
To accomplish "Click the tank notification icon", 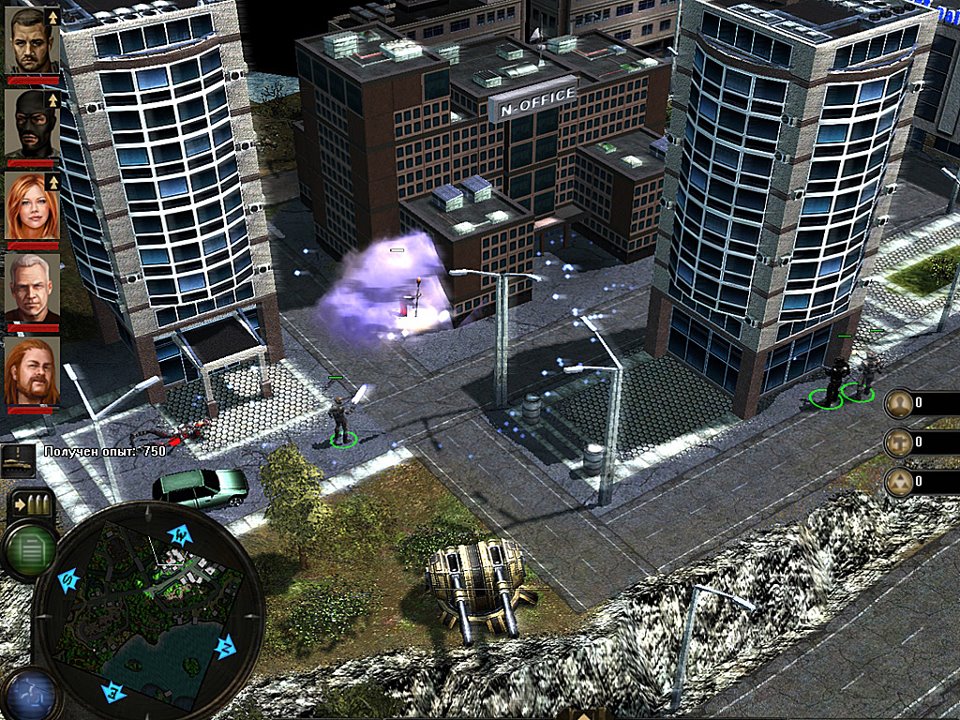I will (19, 460).
